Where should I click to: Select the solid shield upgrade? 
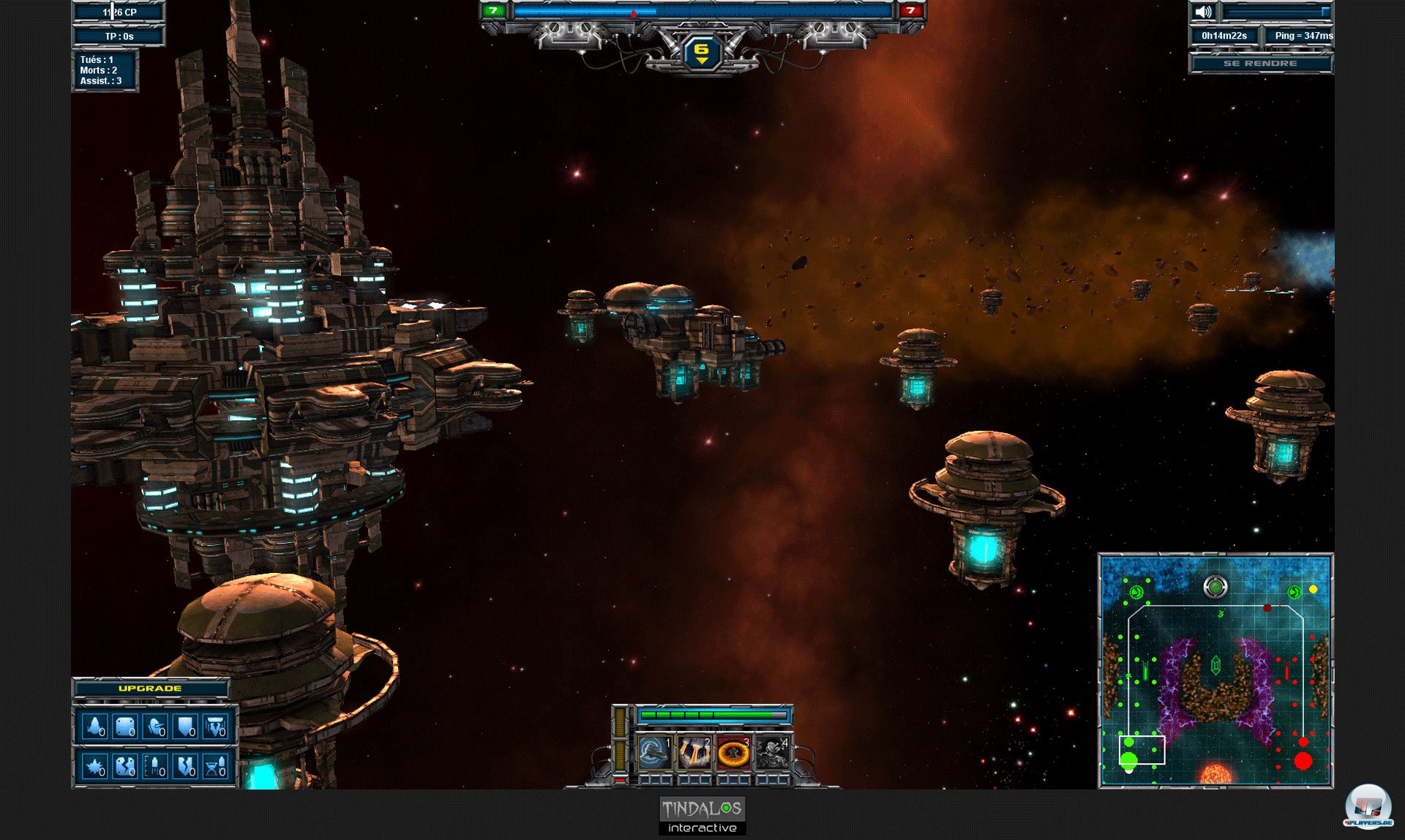point(185,727)
